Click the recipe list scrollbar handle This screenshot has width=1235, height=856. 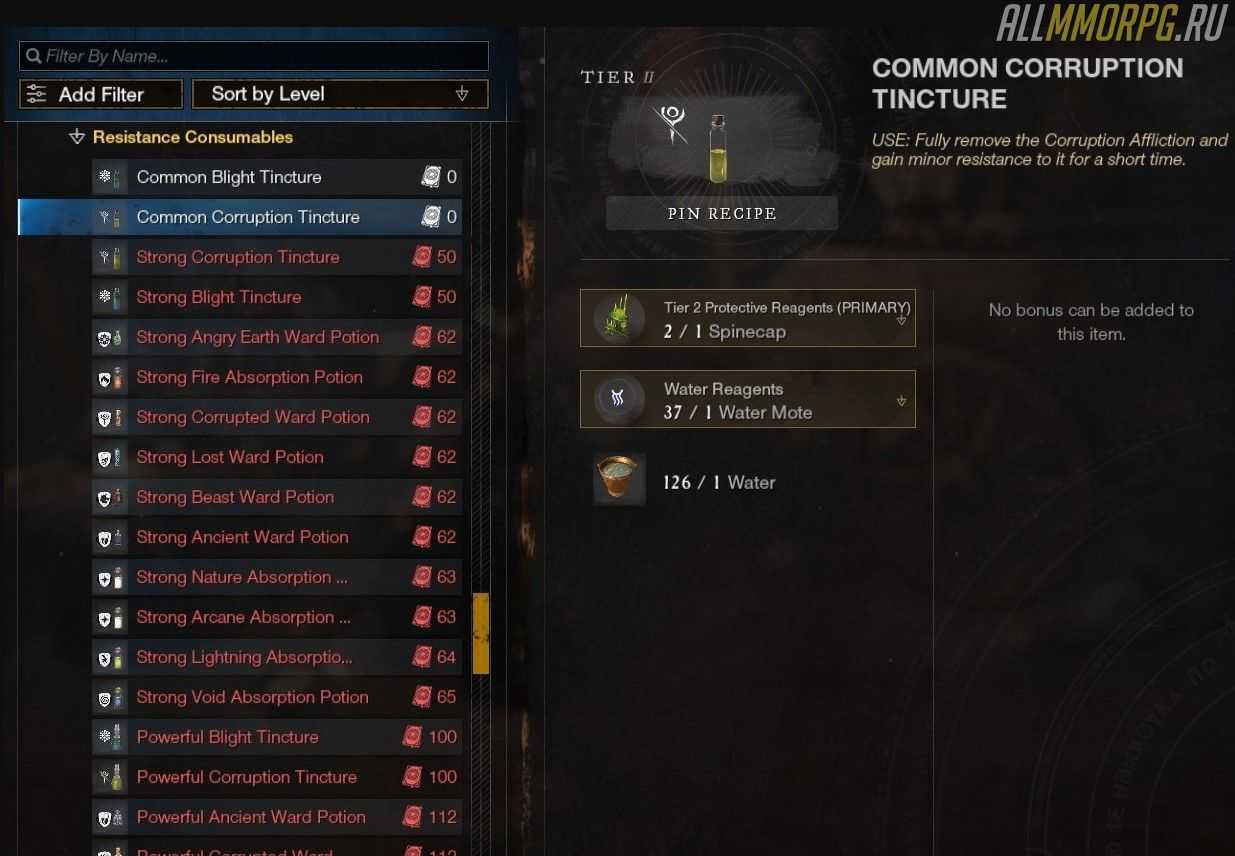pos(481,633)
